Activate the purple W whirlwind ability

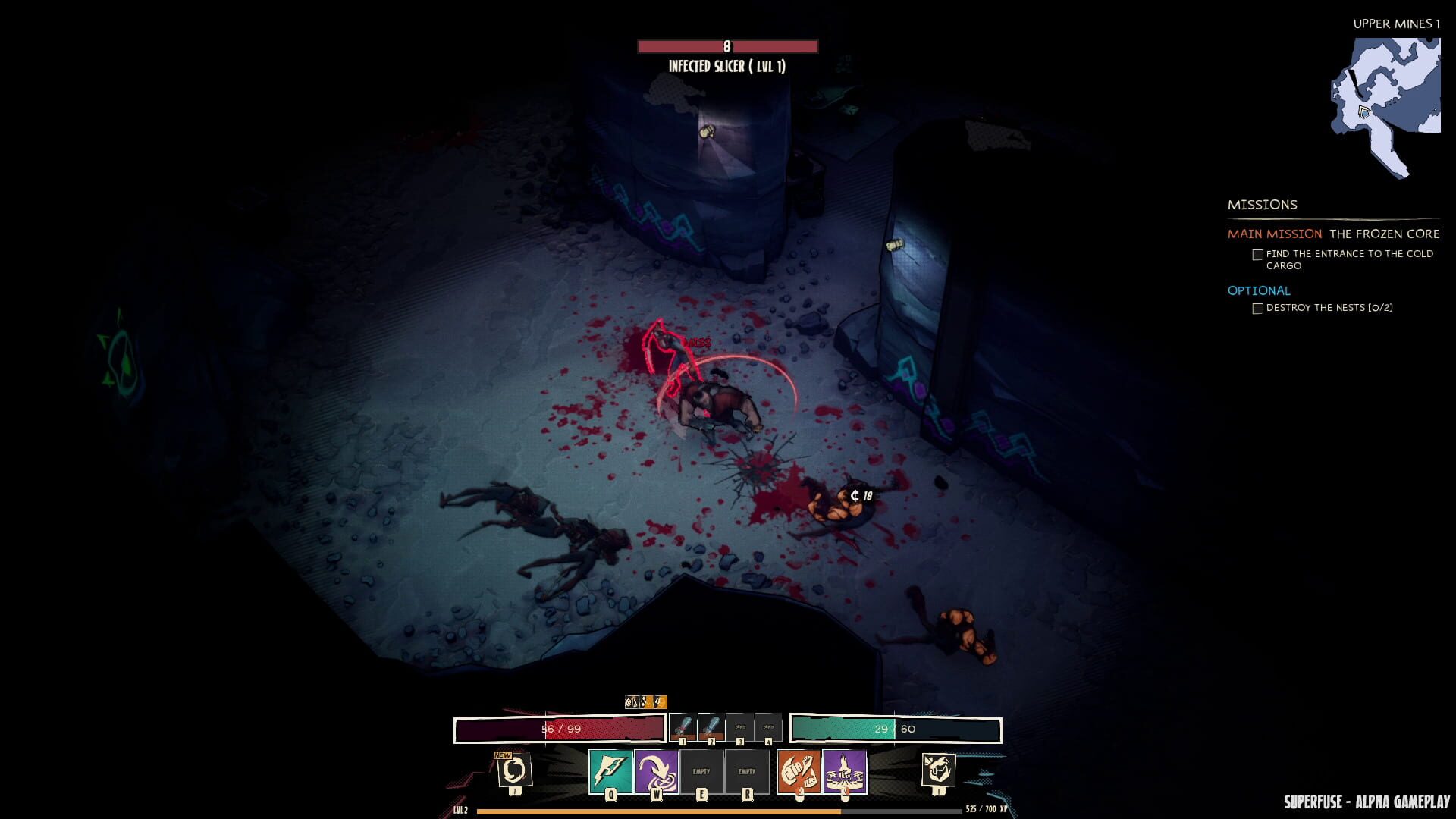[x=657, y=770]
